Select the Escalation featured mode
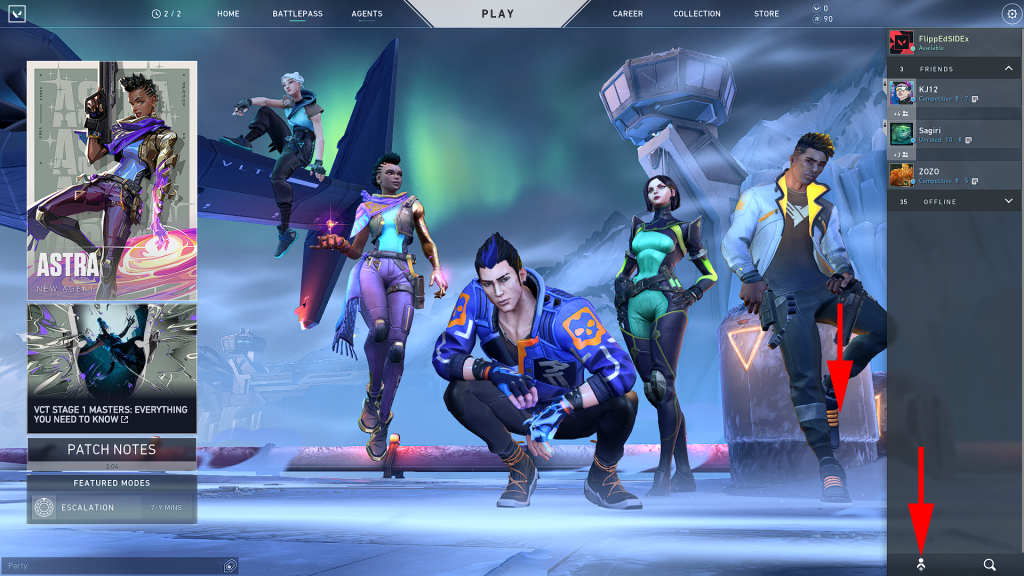Screen dimensions: 1024x576 [x=112, y=508]
